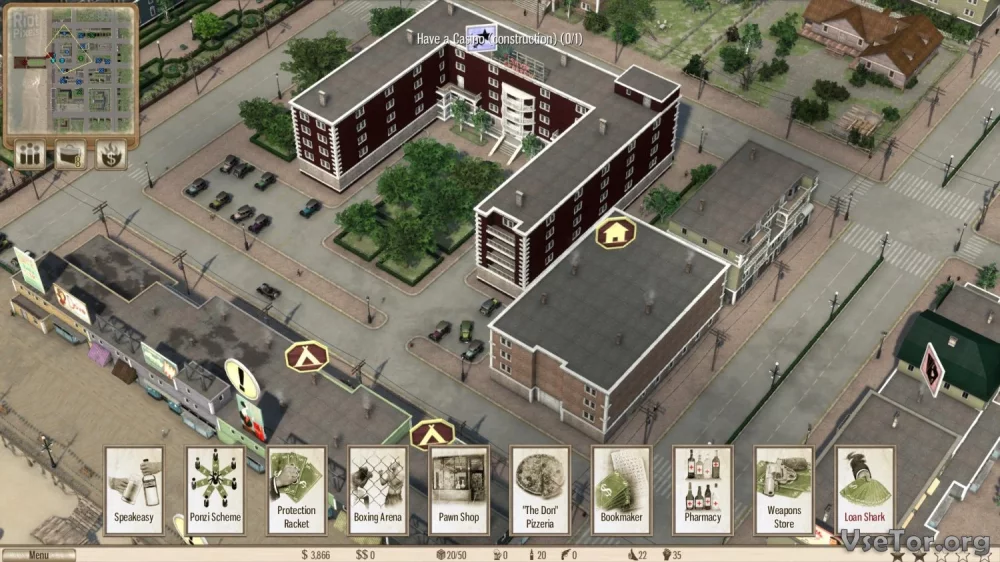The image size is (1000, 562).
Task: Open the Menu button
Action: click(38, 555)
